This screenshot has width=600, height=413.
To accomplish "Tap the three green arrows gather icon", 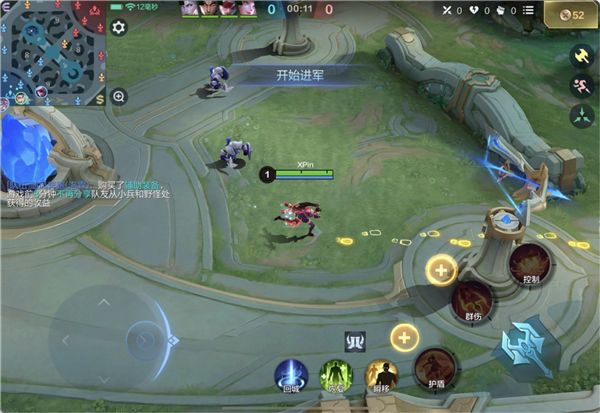I will pos(581,117).
